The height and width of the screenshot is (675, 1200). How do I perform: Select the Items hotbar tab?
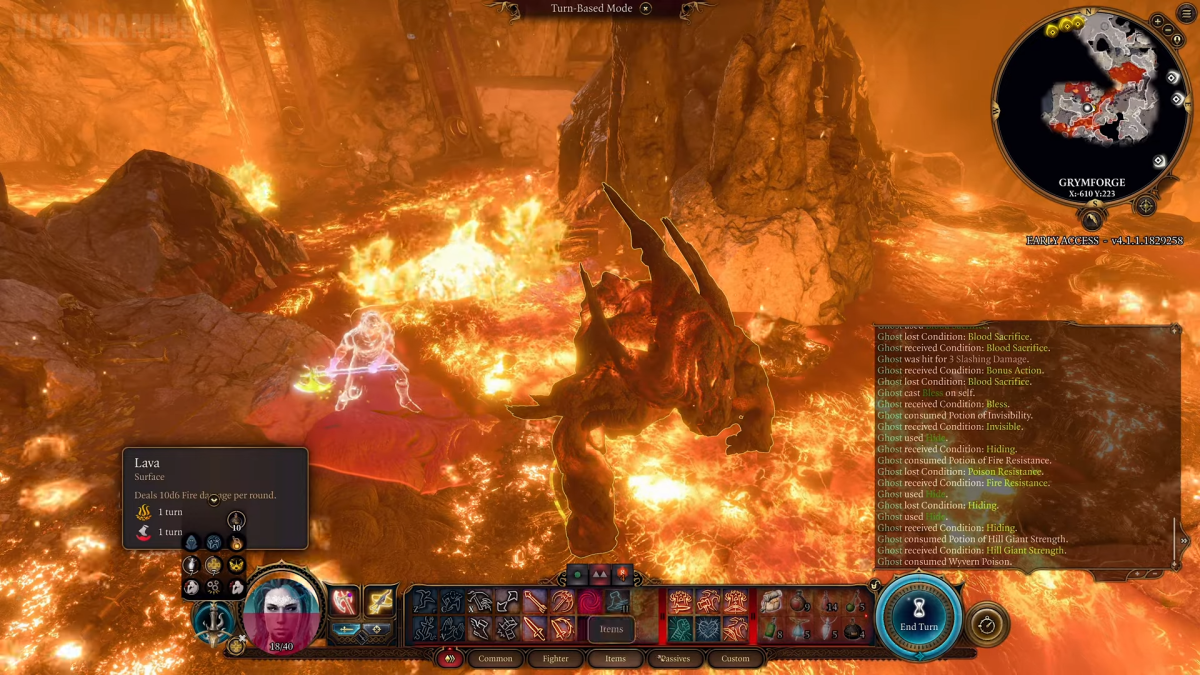(x=615, y=658)
